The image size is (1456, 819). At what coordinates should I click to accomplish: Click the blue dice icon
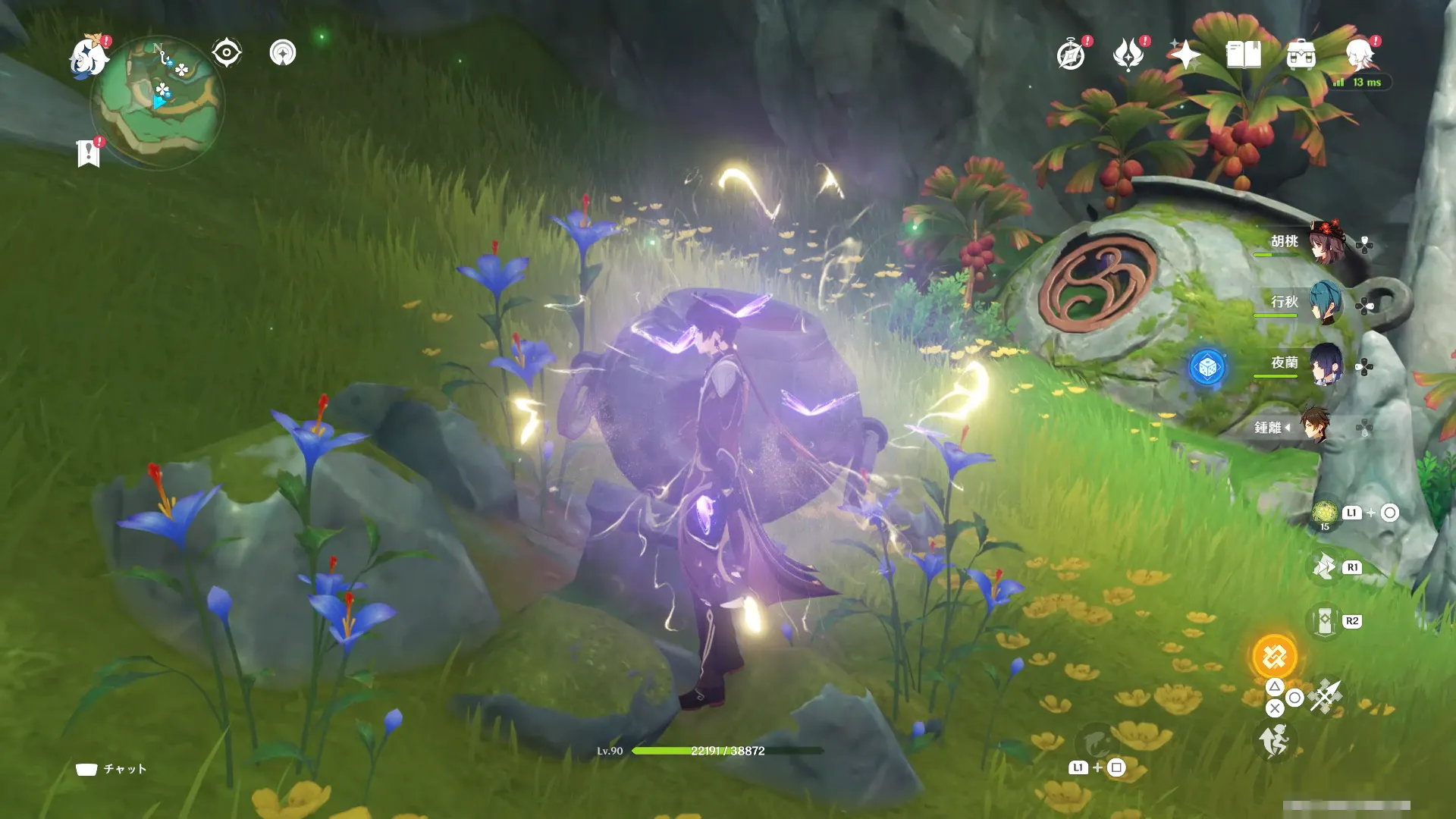pyautogui.click(x=1207, y=368)
